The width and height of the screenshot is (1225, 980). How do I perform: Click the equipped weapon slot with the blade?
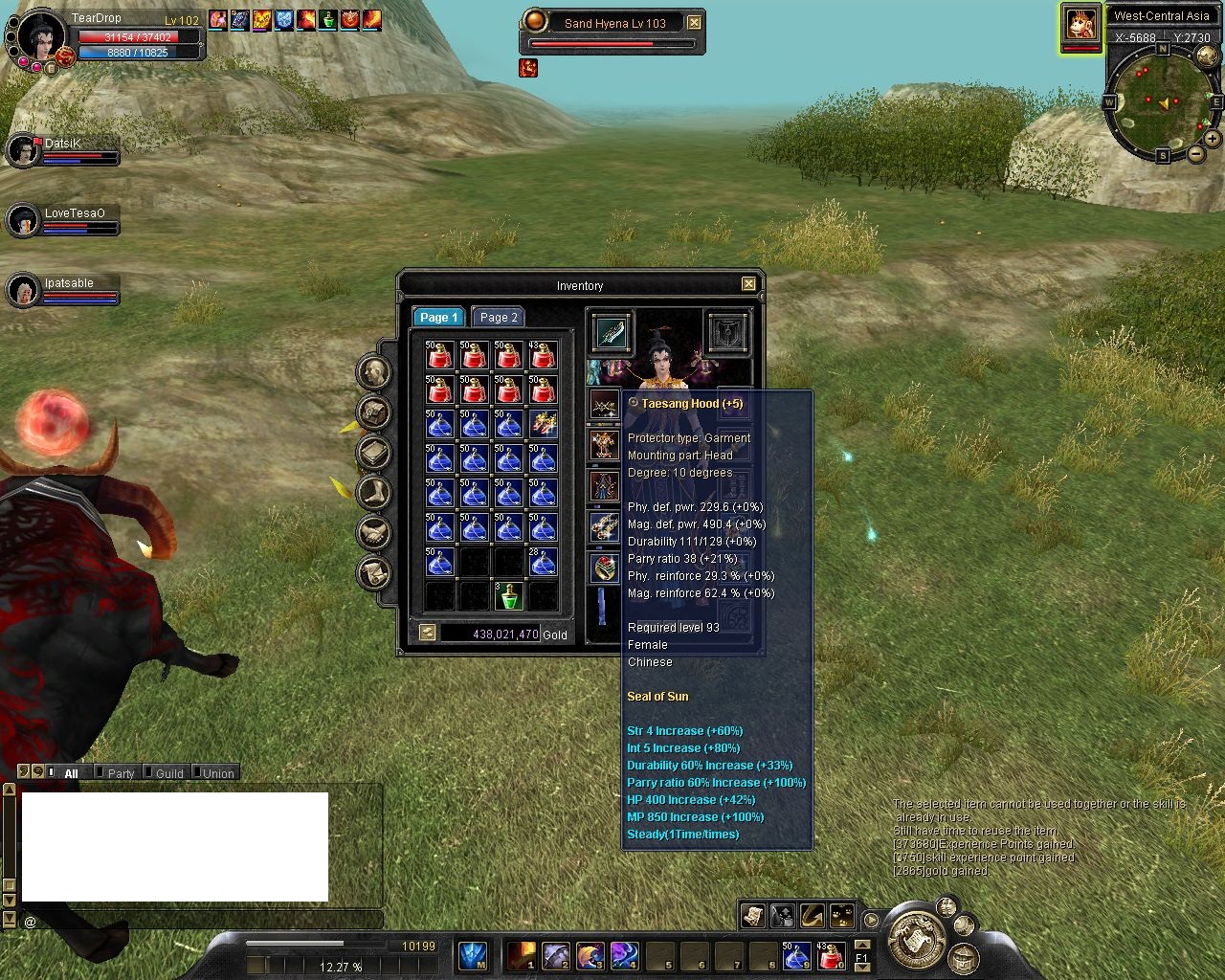[610, 332]
